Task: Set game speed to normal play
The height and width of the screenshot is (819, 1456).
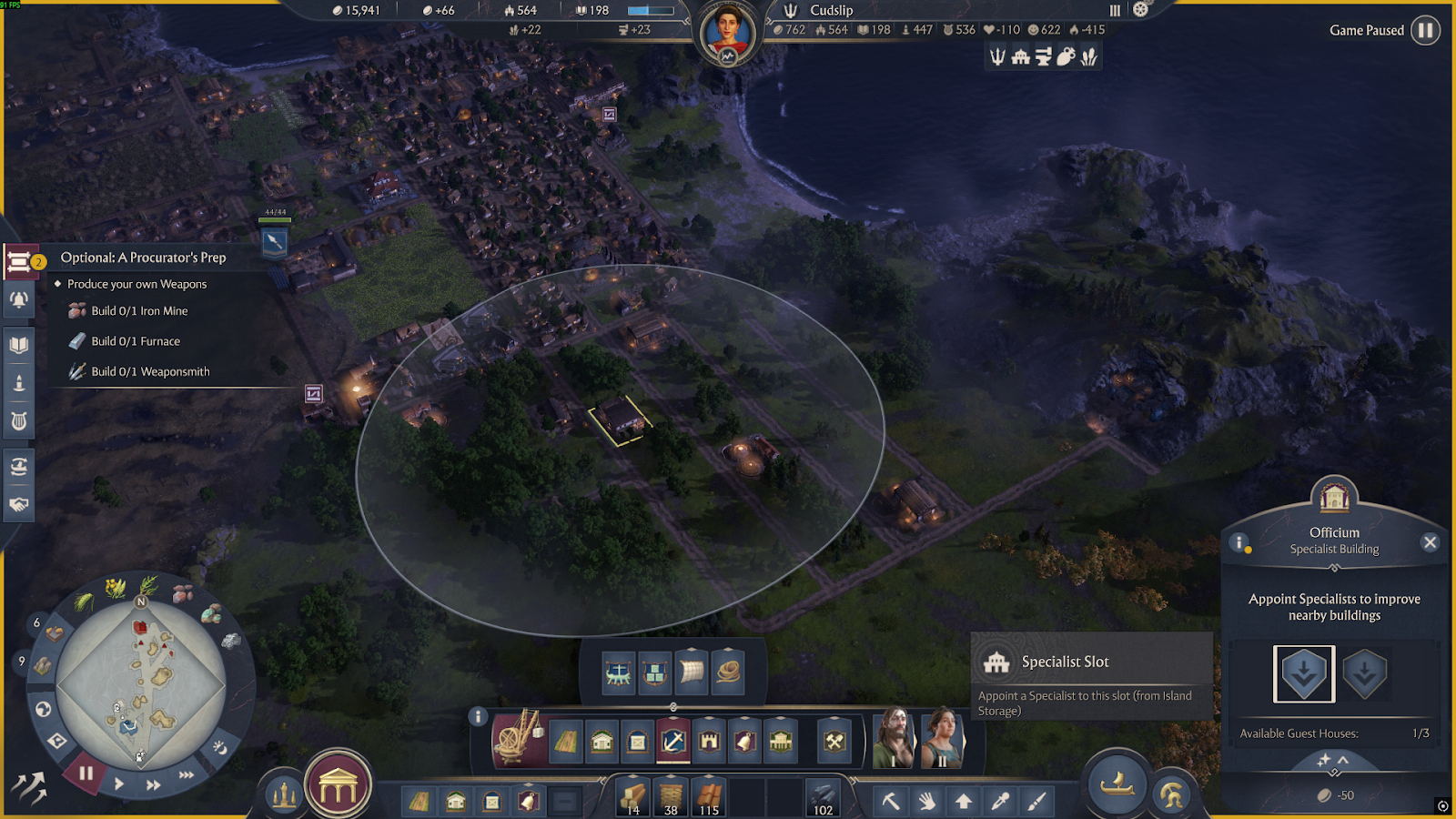Action: pos(119,784)
